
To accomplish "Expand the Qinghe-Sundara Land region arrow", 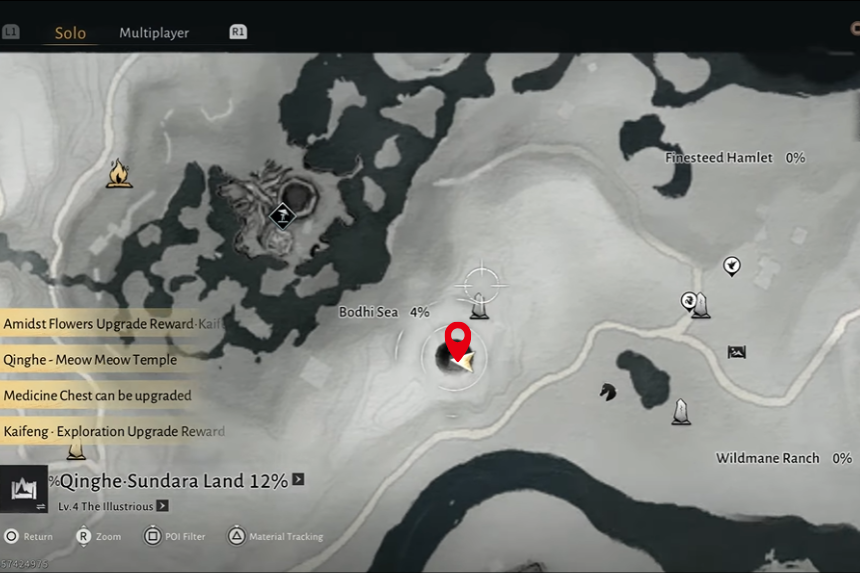I will 298,480.
